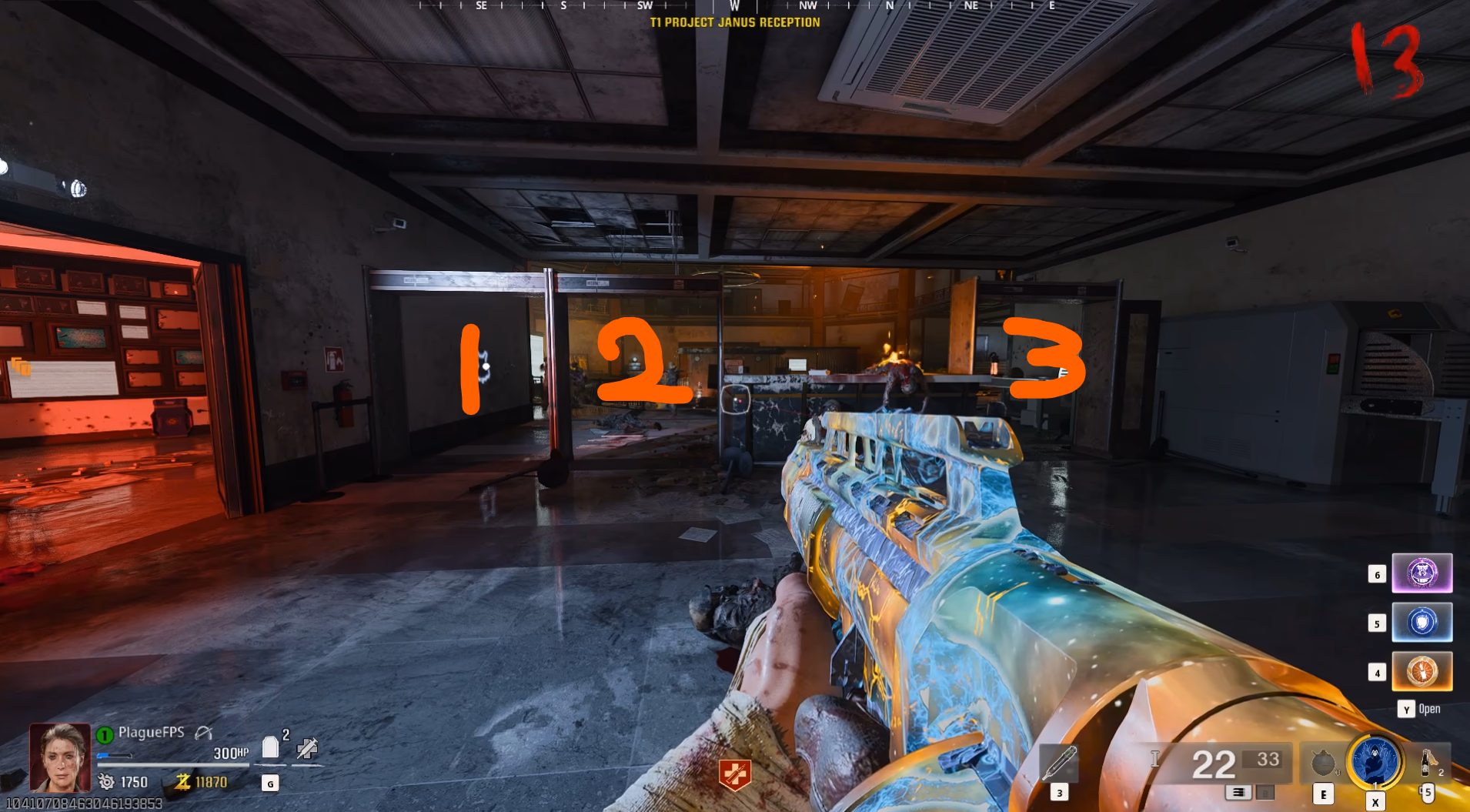Click the armor plate icon

click(x=270, y=747)
